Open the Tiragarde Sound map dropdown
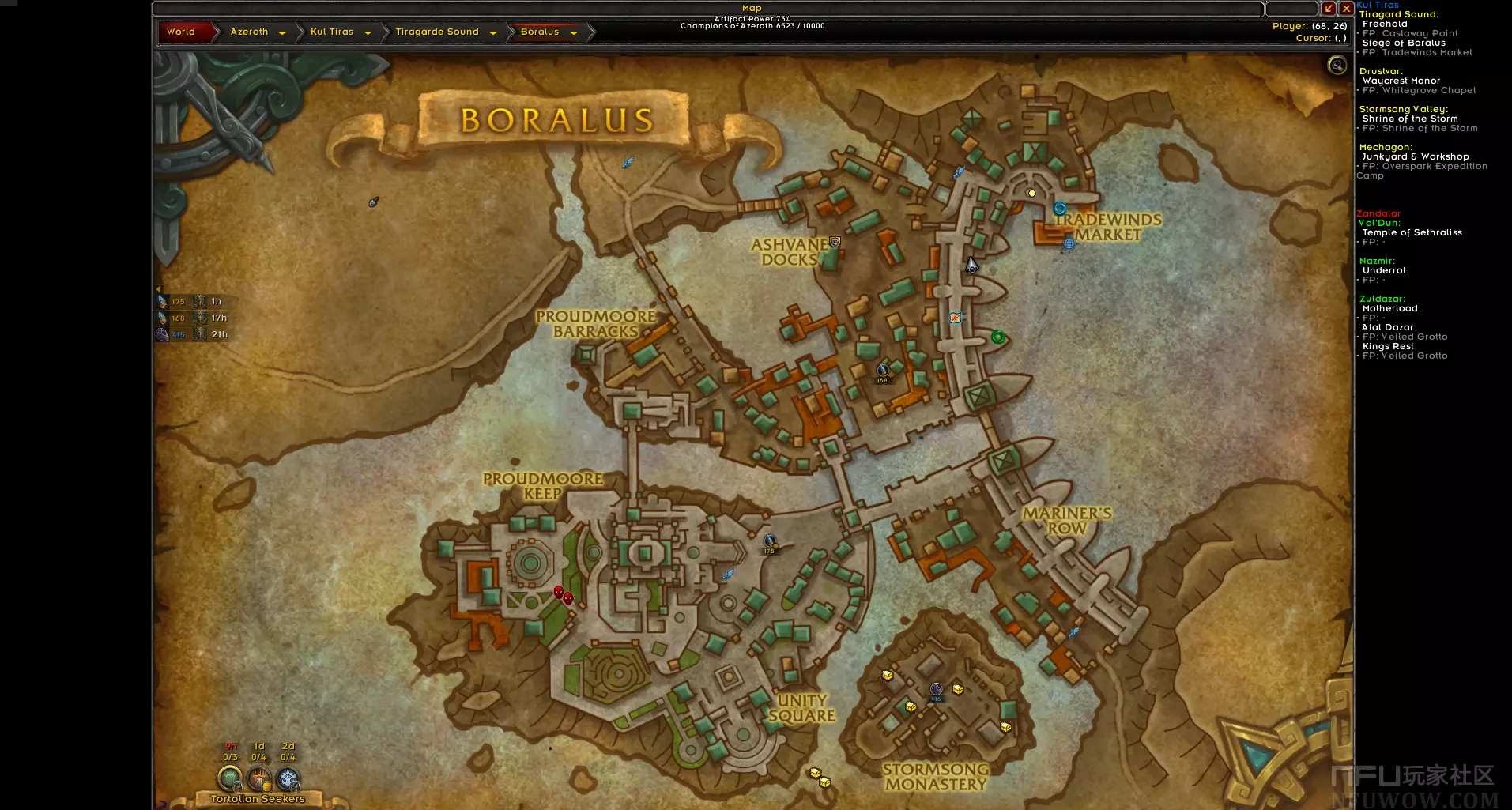Image resolution: width=1512 pixels, height=810 pixels. (x=493, y=32)
